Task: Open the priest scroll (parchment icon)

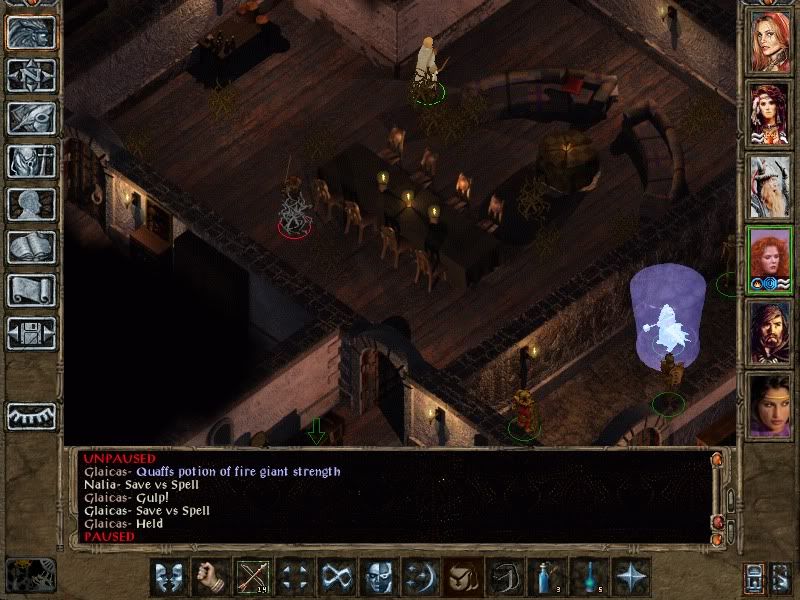Action: pyautogui.click(x=31, y=290)
